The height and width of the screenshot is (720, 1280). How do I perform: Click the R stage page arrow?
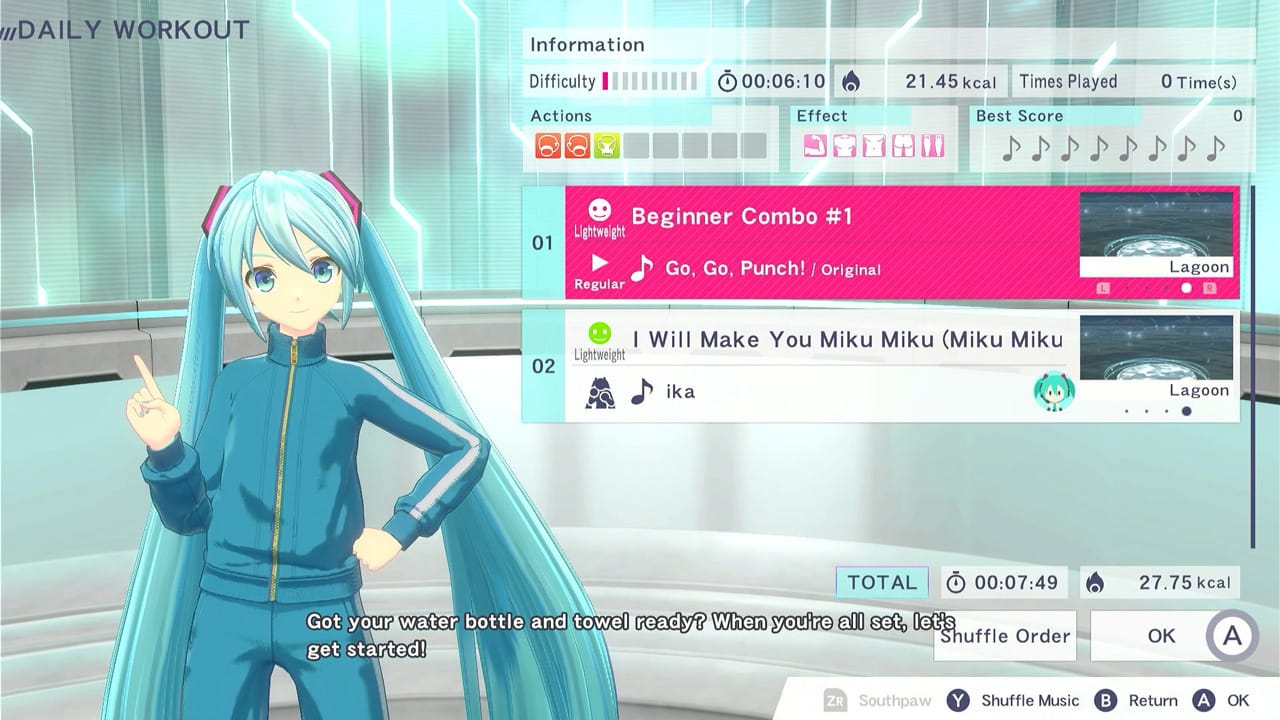1211,288
